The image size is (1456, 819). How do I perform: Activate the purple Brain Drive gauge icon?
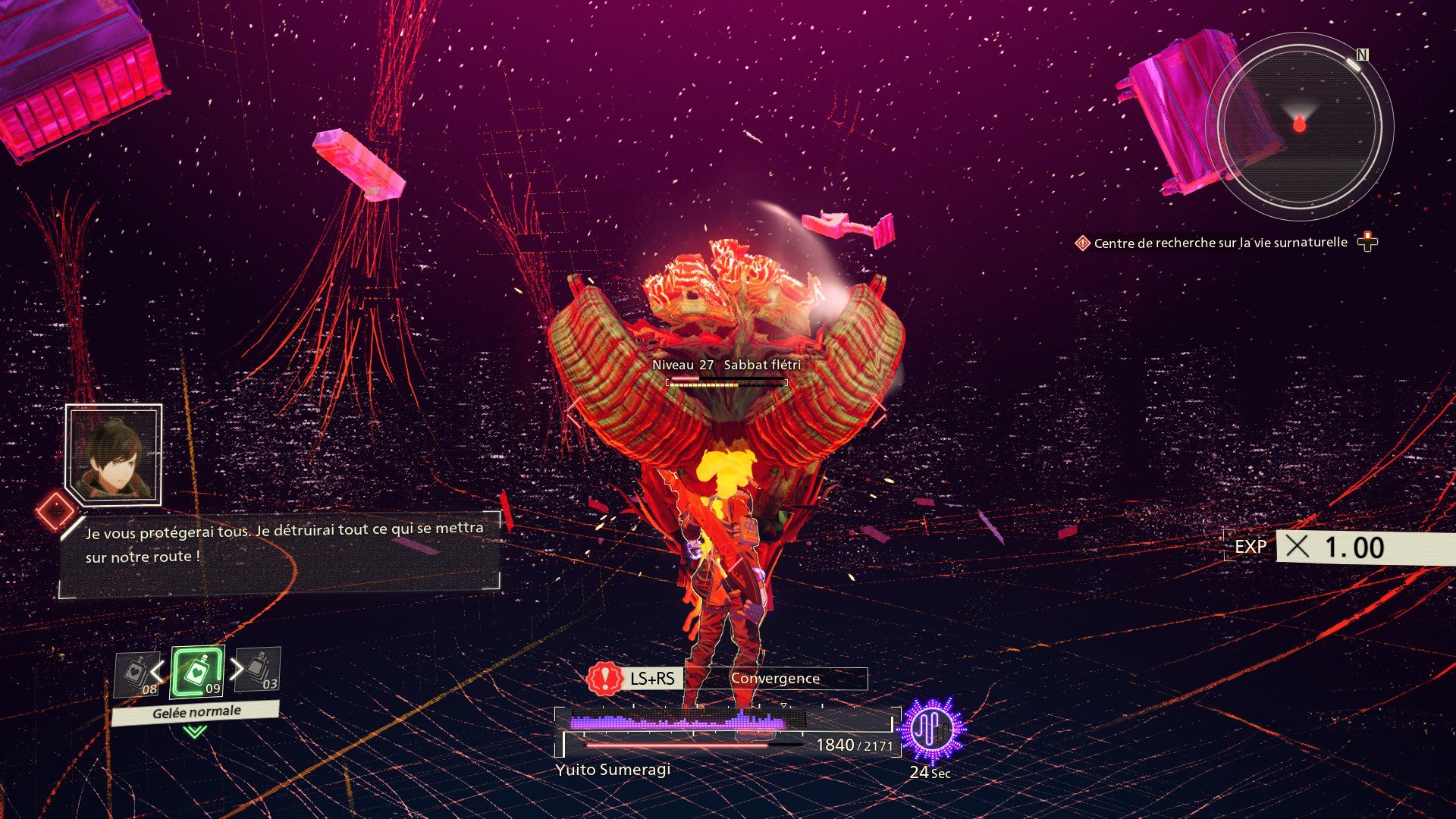coord(931,730)
